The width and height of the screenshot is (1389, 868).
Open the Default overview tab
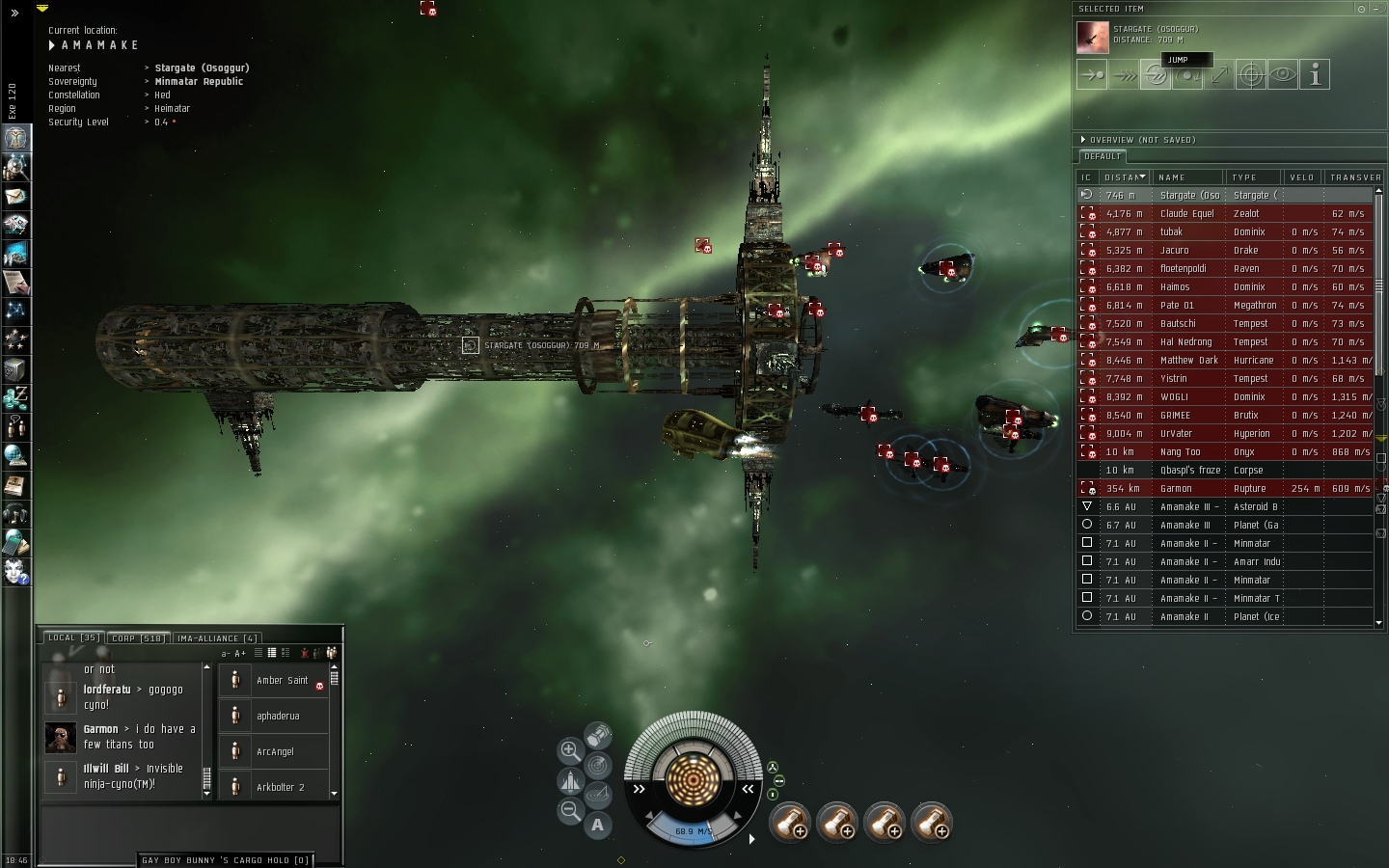(x=1103, y=156)
